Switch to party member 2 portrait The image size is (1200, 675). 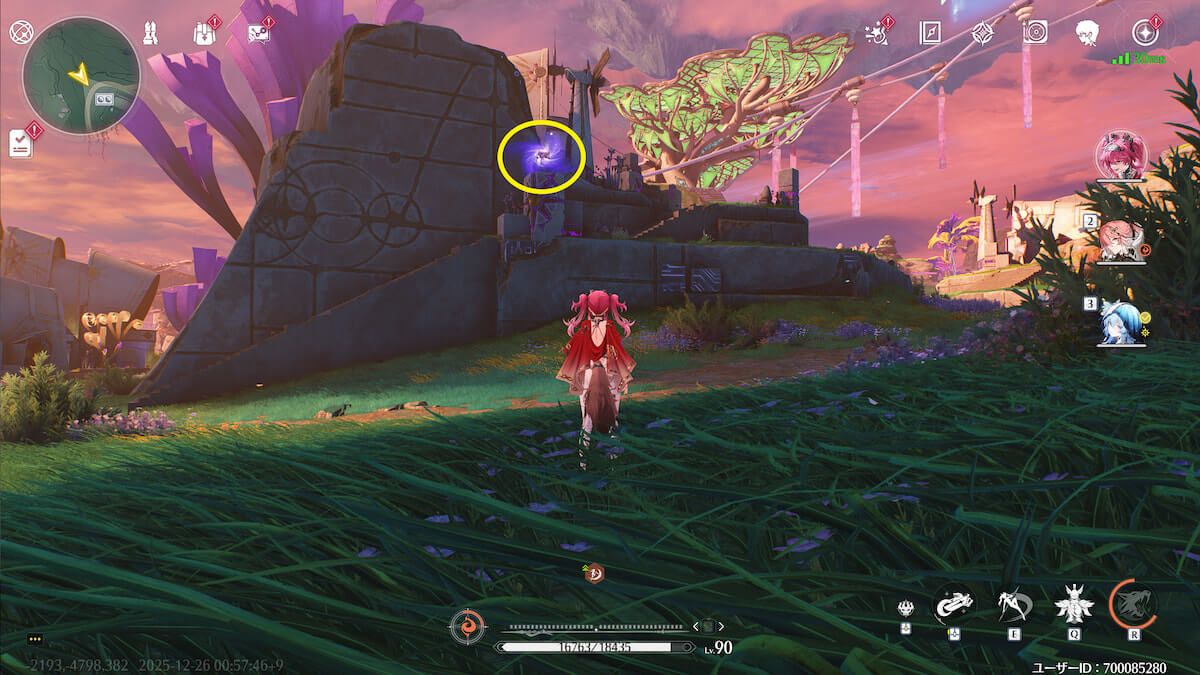point(1121,241)
